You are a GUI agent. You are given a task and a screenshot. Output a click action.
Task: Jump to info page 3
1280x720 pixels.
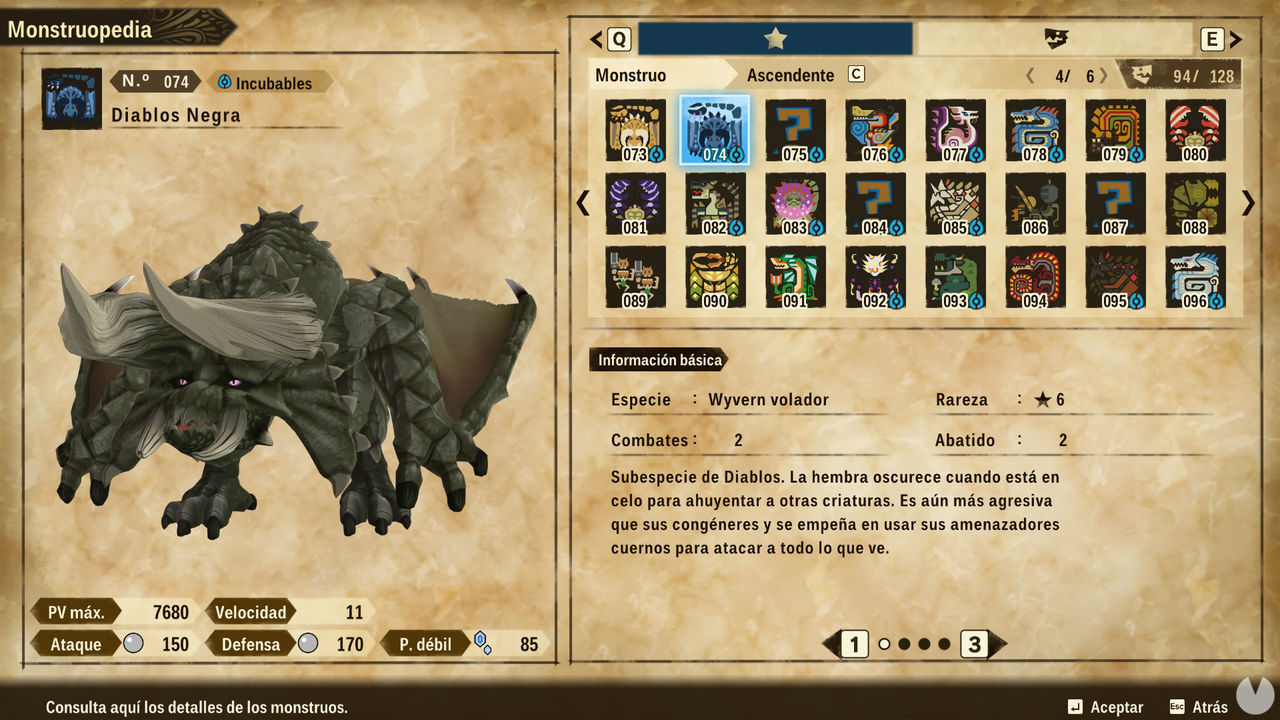976,645
